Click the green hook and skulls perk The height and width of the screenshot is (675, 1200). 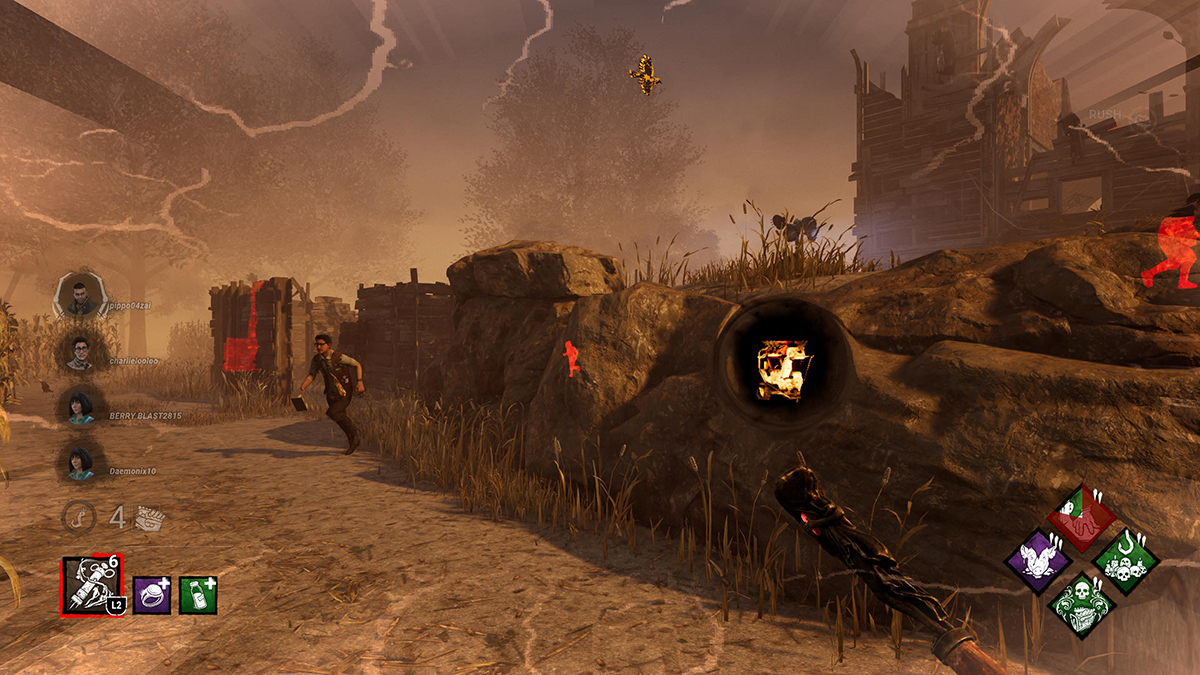click(x=1126, y=561)
